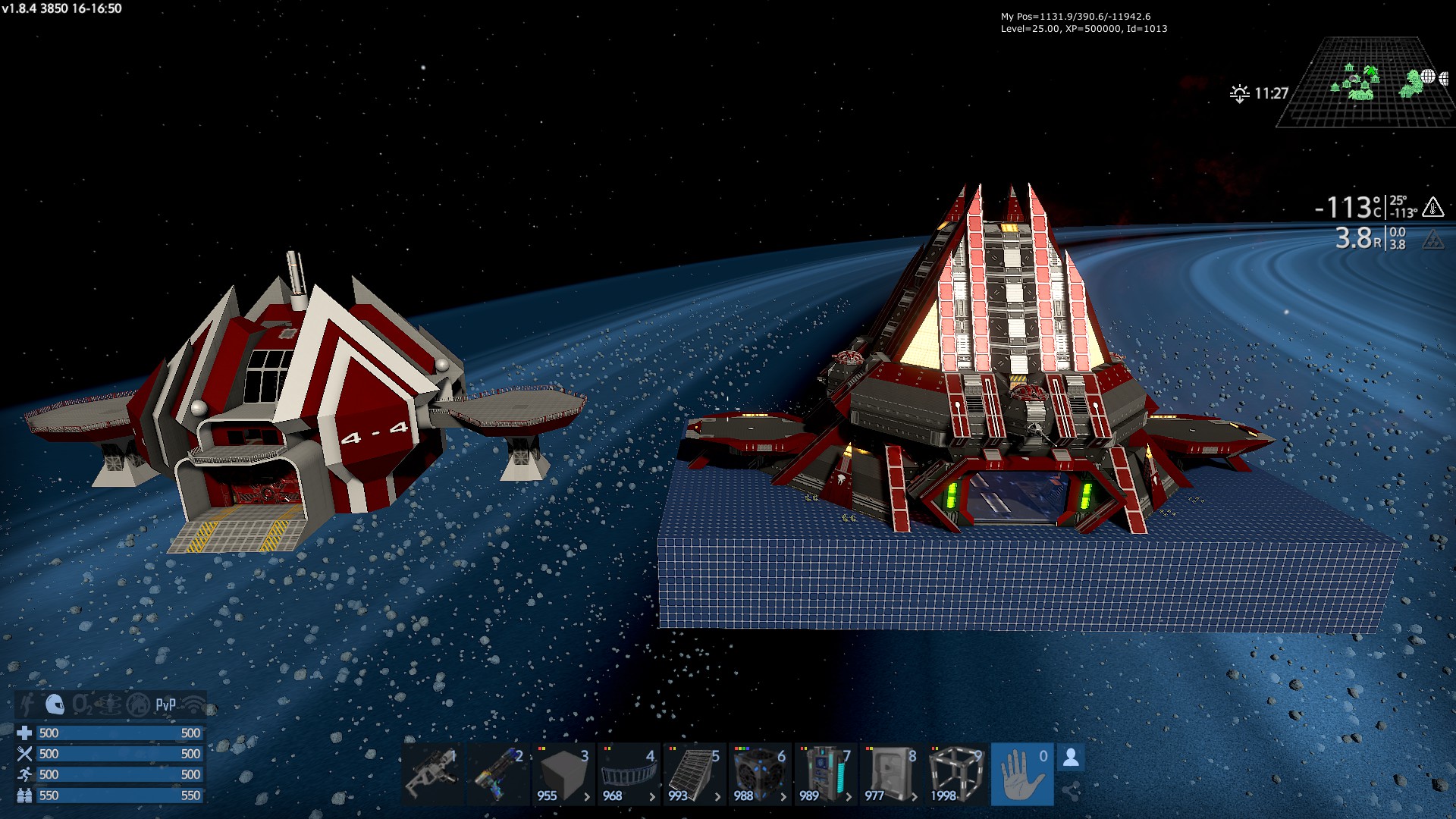Select the gray door block in slot 8
The image size is (1456, 819).
[x=891, y=774]
